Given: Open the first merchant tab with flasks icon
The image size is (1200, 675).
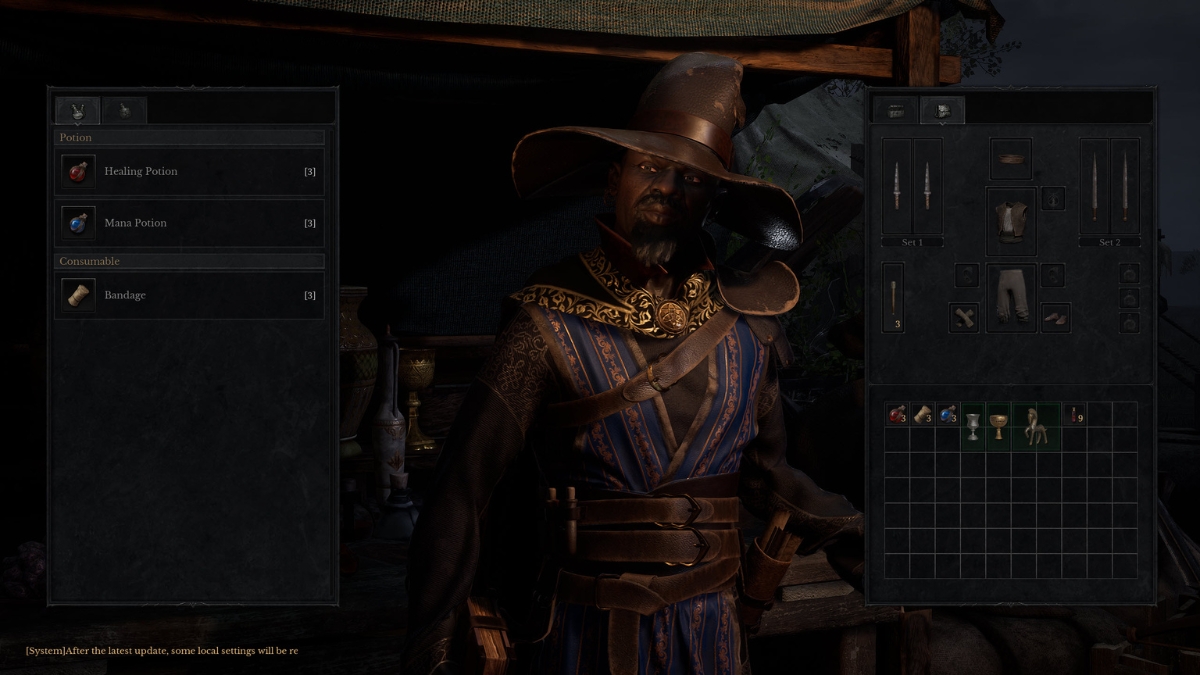Looking at the screenshot, I should (77, 110).
